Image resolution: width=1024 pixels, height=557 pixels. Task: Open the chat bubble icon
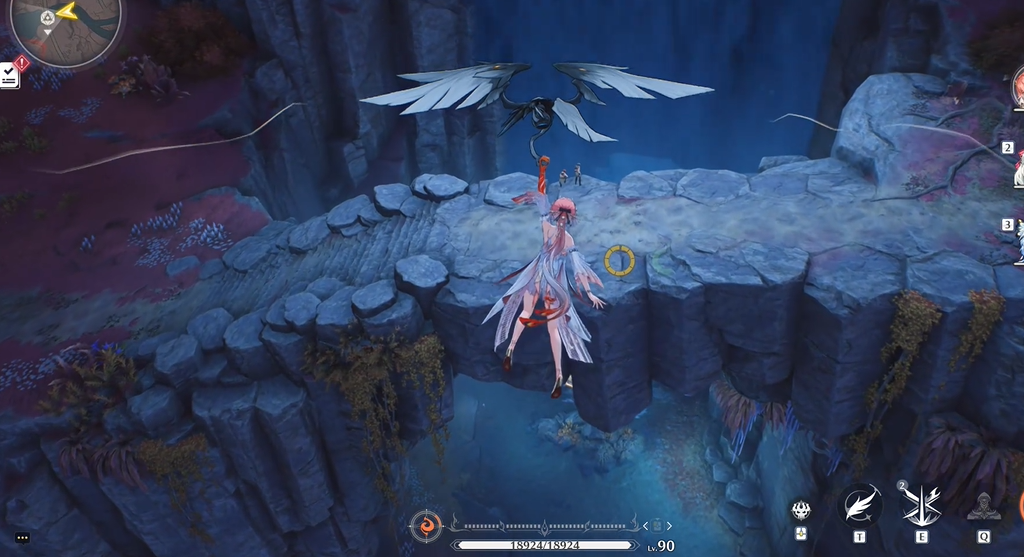point(22,537)
